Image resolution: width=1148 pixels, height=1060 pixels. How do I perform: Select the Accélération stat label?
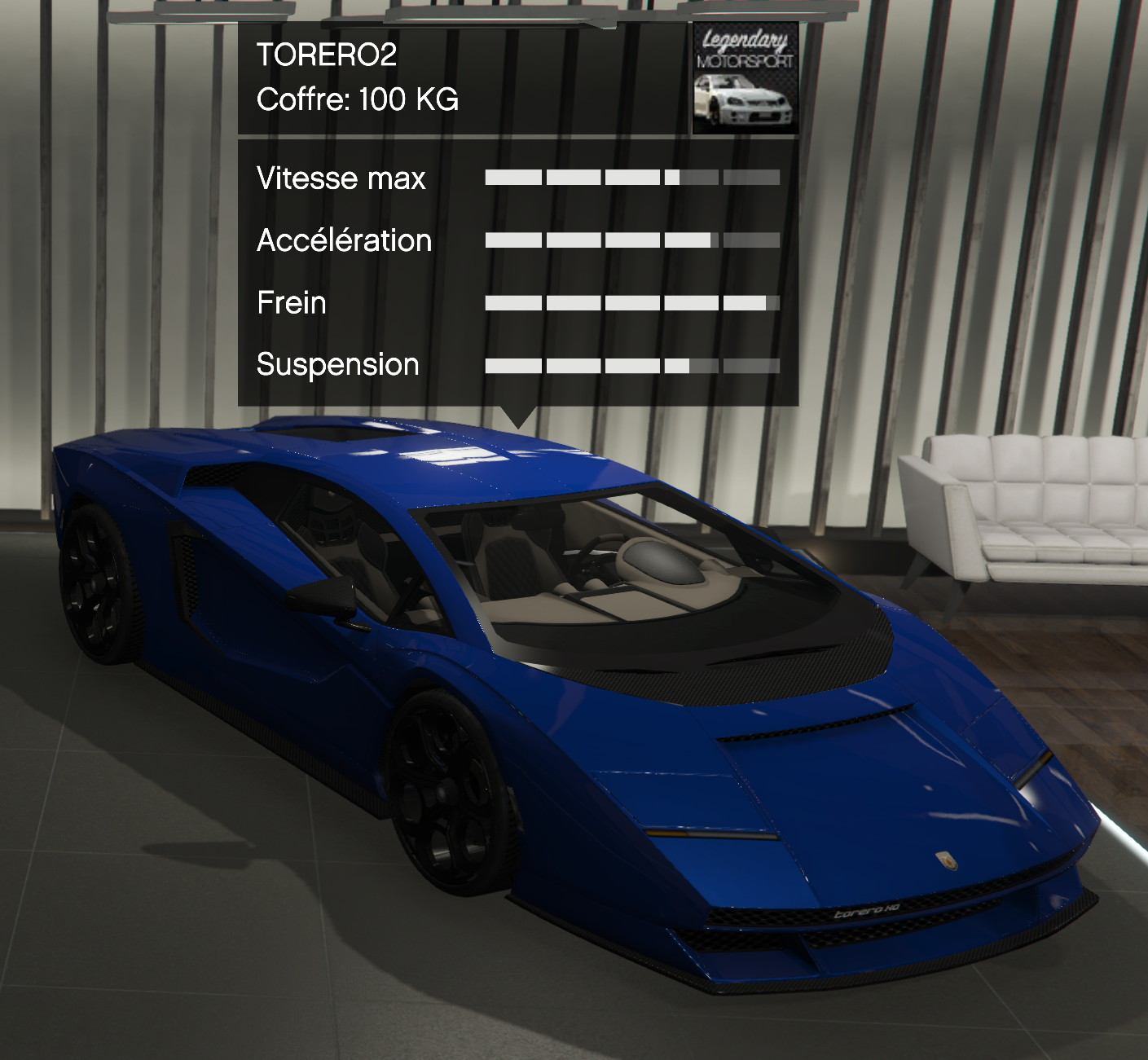tap(345, 240)
